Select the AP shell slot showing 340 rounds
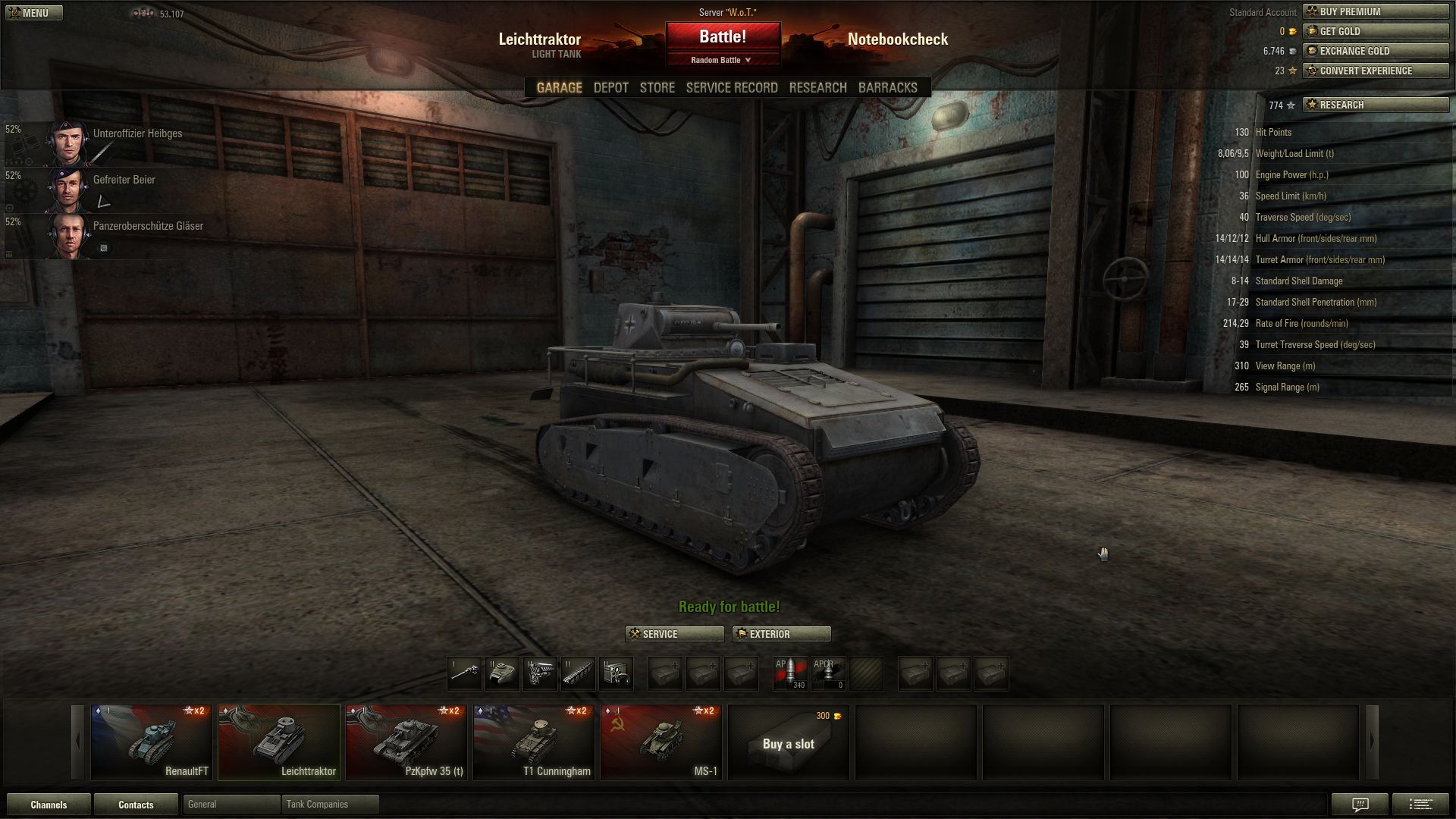This screenshot has width=1456, height=819. (x=789, y=673)
